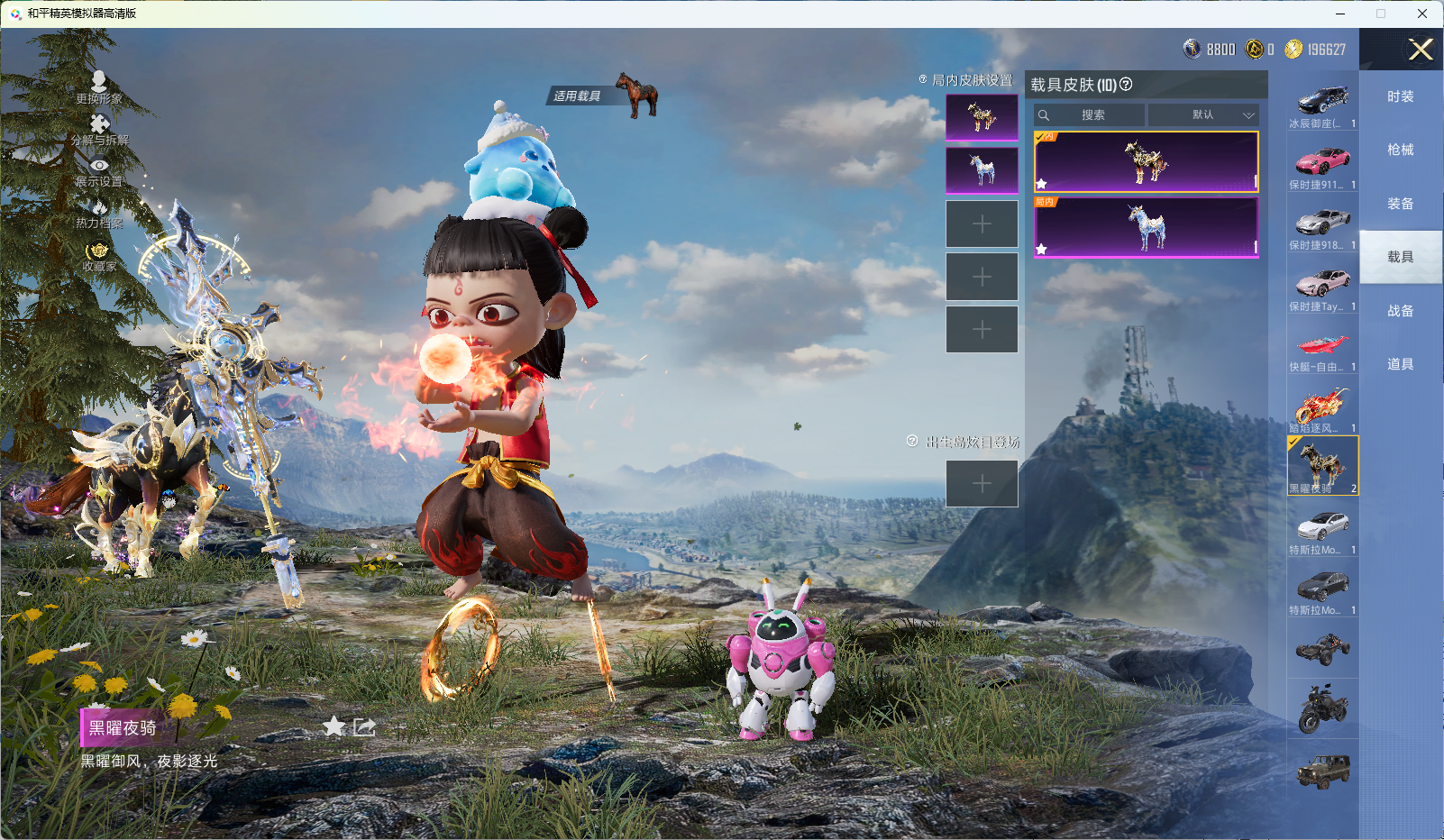Close the wardrobe with the X button

point(1421,50)
